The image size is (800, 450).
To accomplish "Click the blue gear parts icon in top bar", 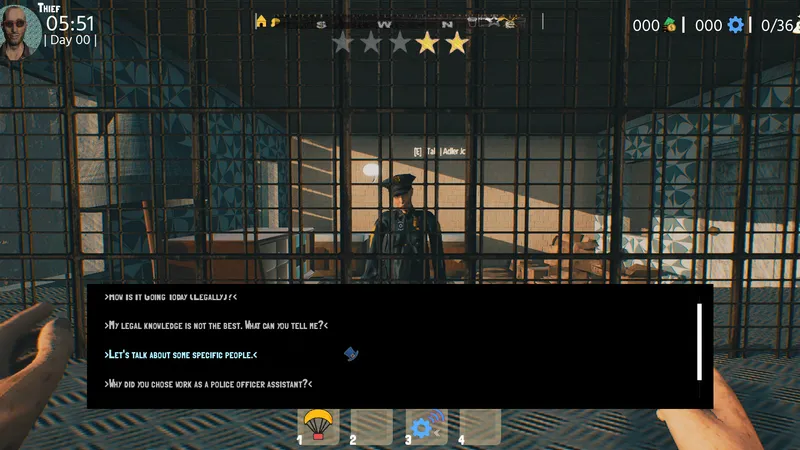I will [x=736, y=25].
